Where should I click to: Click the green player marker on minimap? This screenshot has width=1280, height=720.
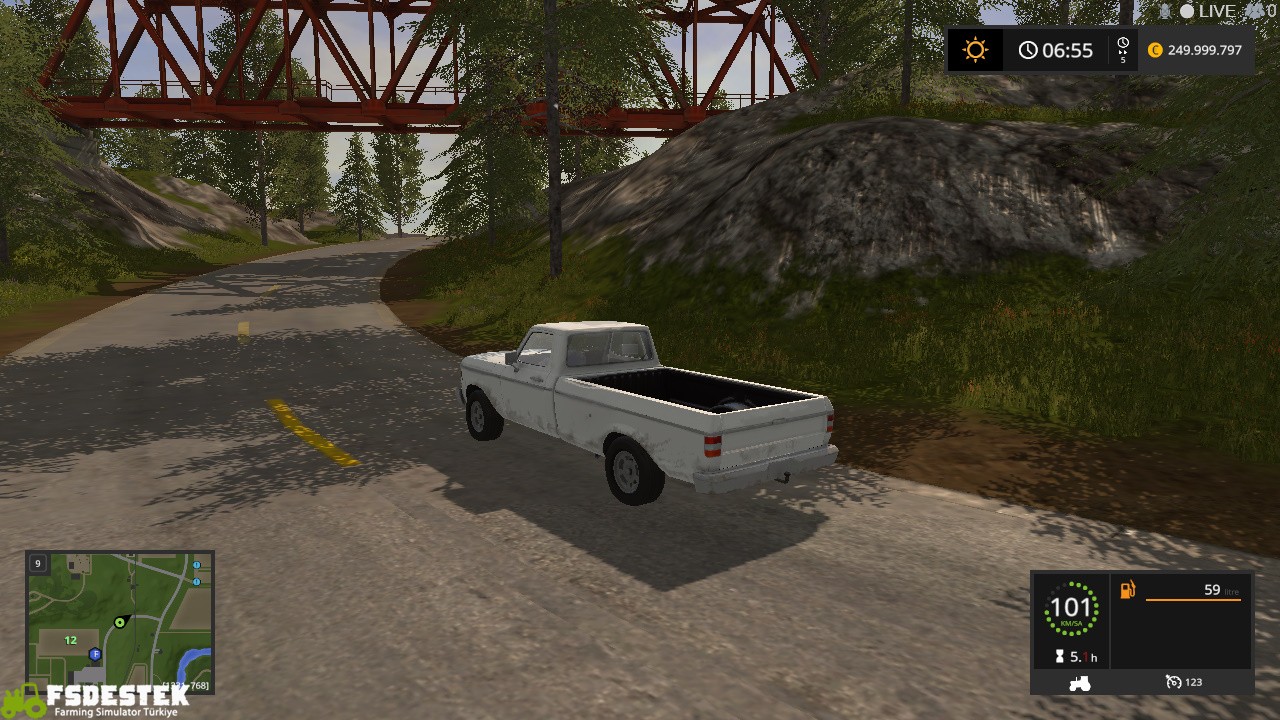[120, 622]
